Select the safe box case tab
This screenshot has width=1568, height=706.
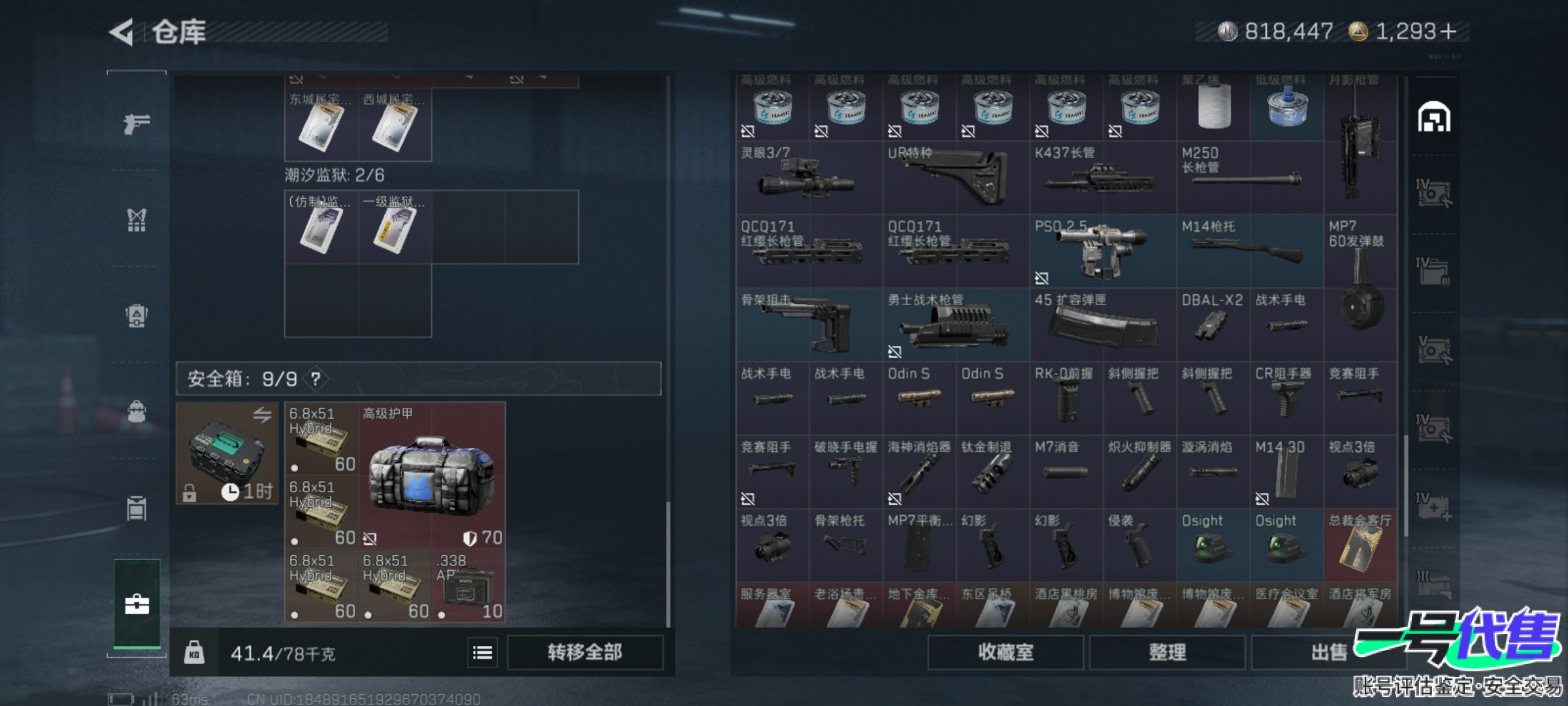click(x=137, y=604)
